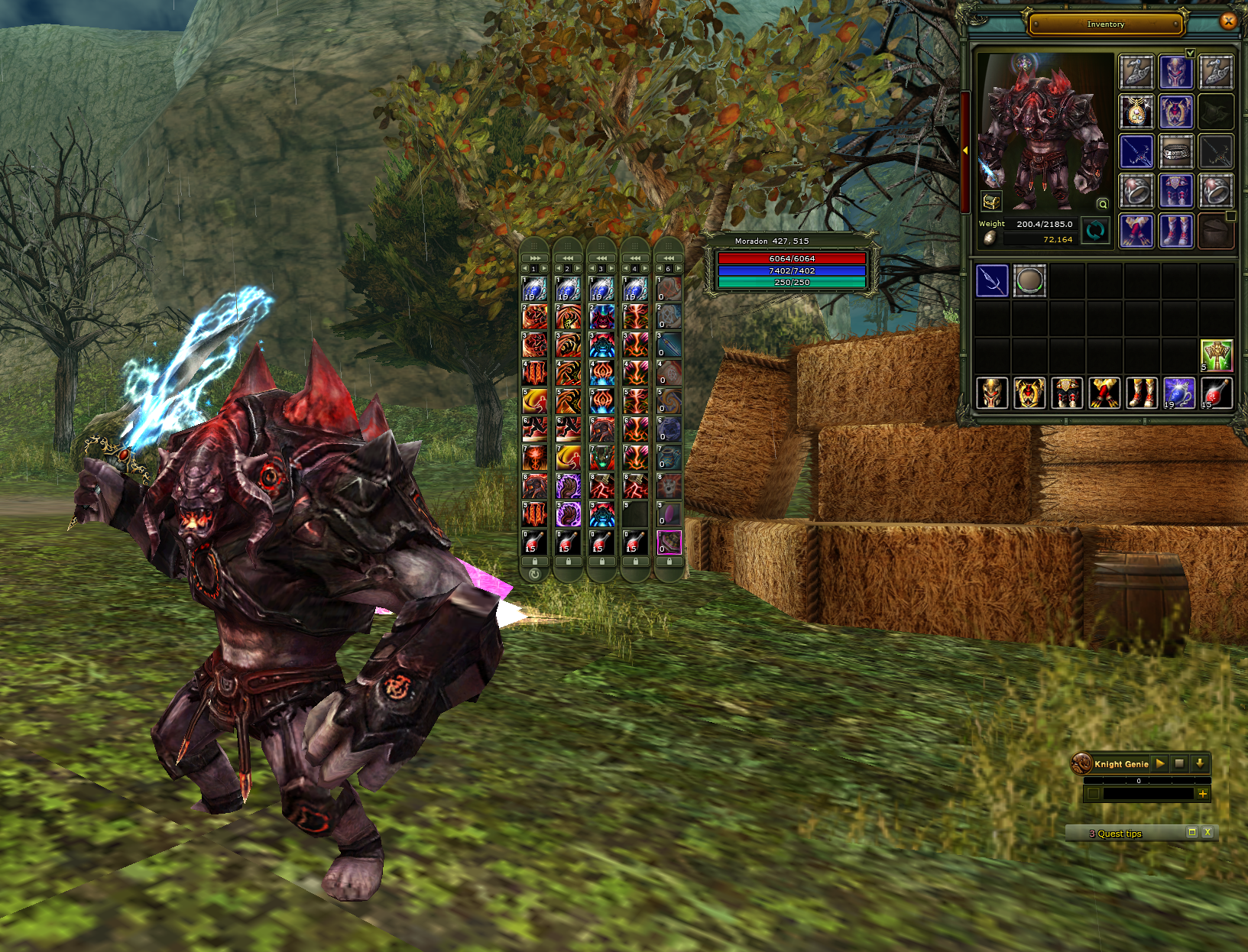
Task: Toggle the lock on skill bar 1
Action: 534,562
